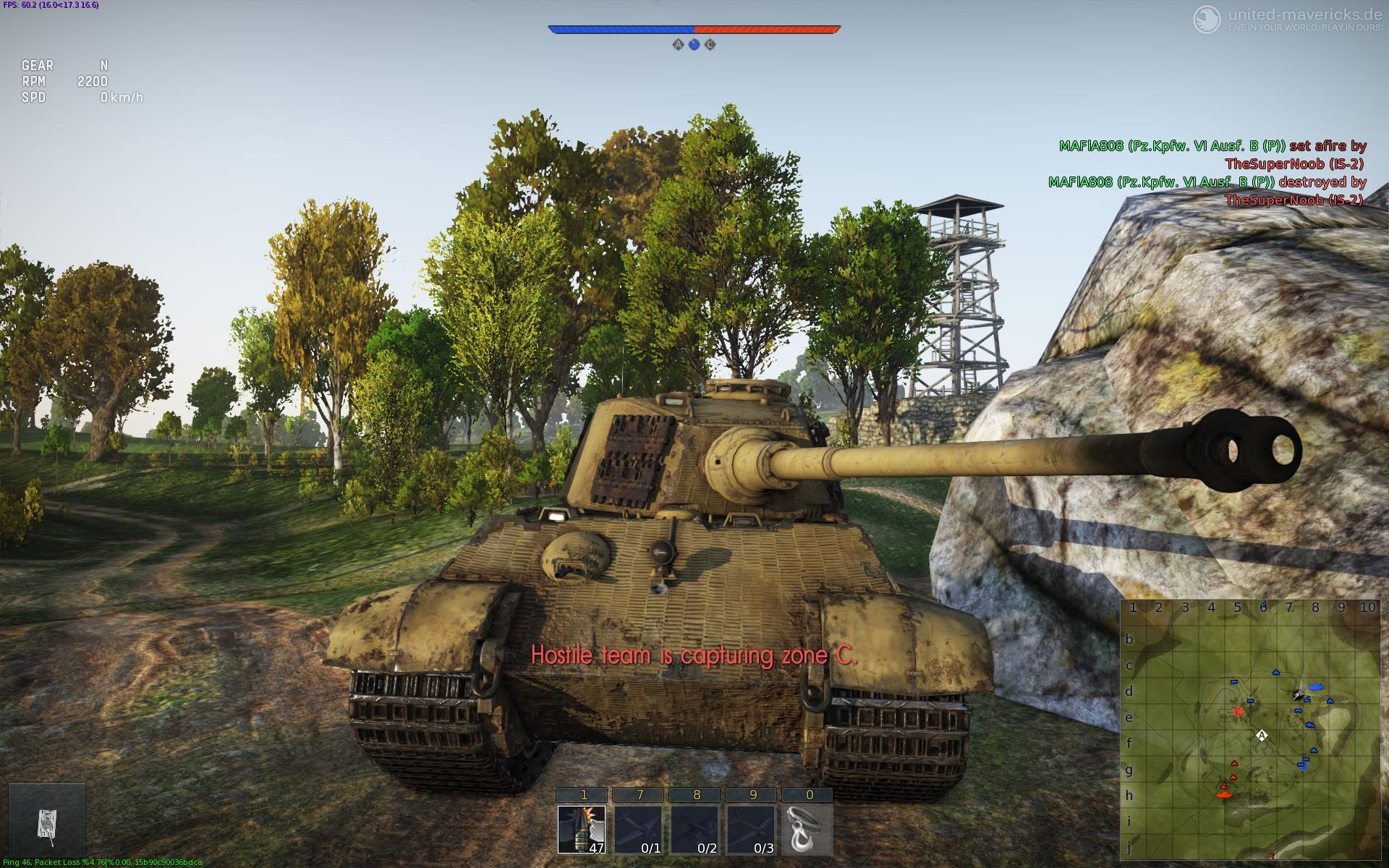Choose the aircraft slot showing 0/3
This screenshot has height=868, width=1389.
click(751, 829)
